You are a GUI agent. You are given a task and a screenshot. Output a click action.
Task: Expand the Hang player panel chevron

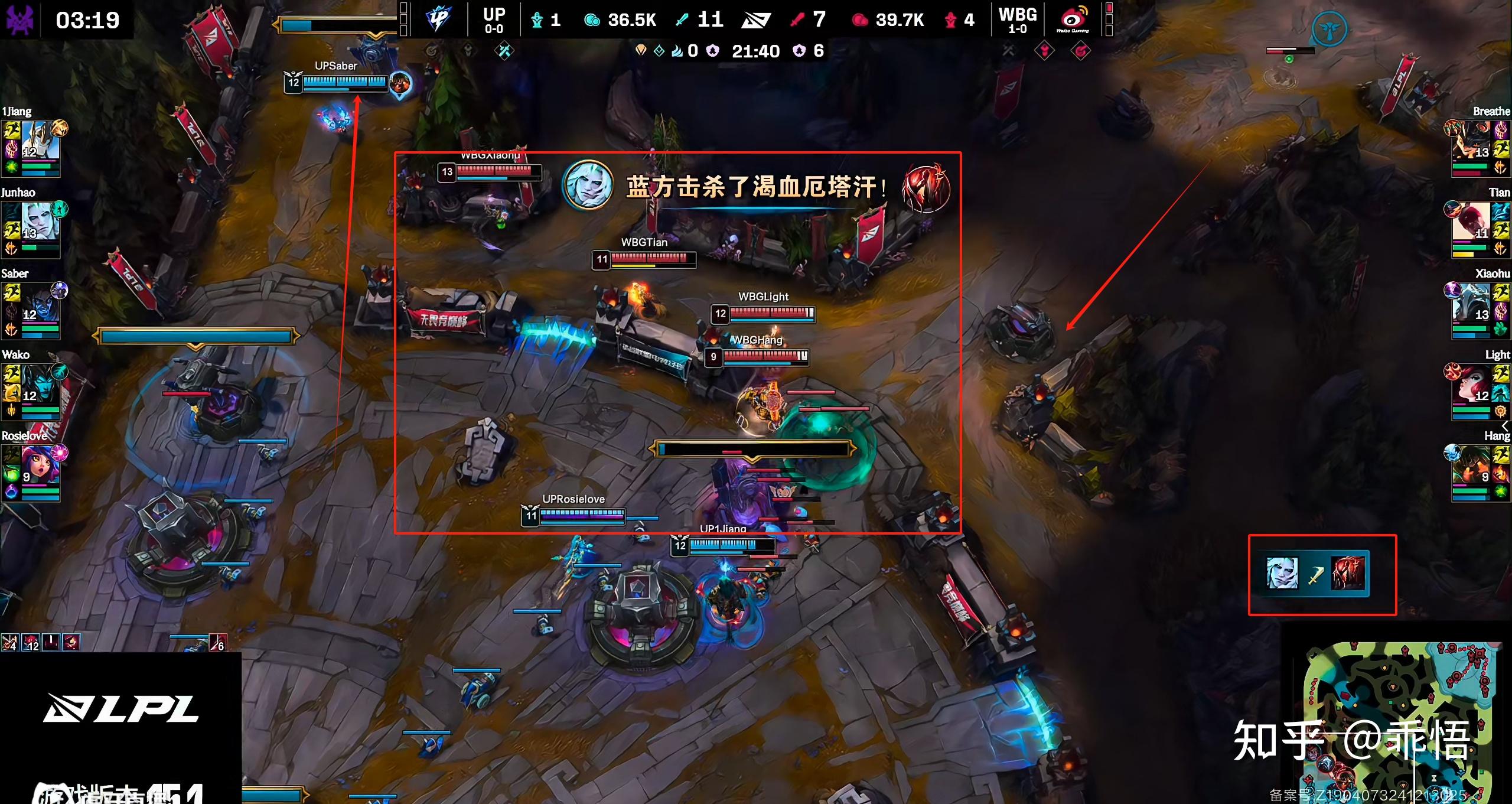tap(1504, 425)
